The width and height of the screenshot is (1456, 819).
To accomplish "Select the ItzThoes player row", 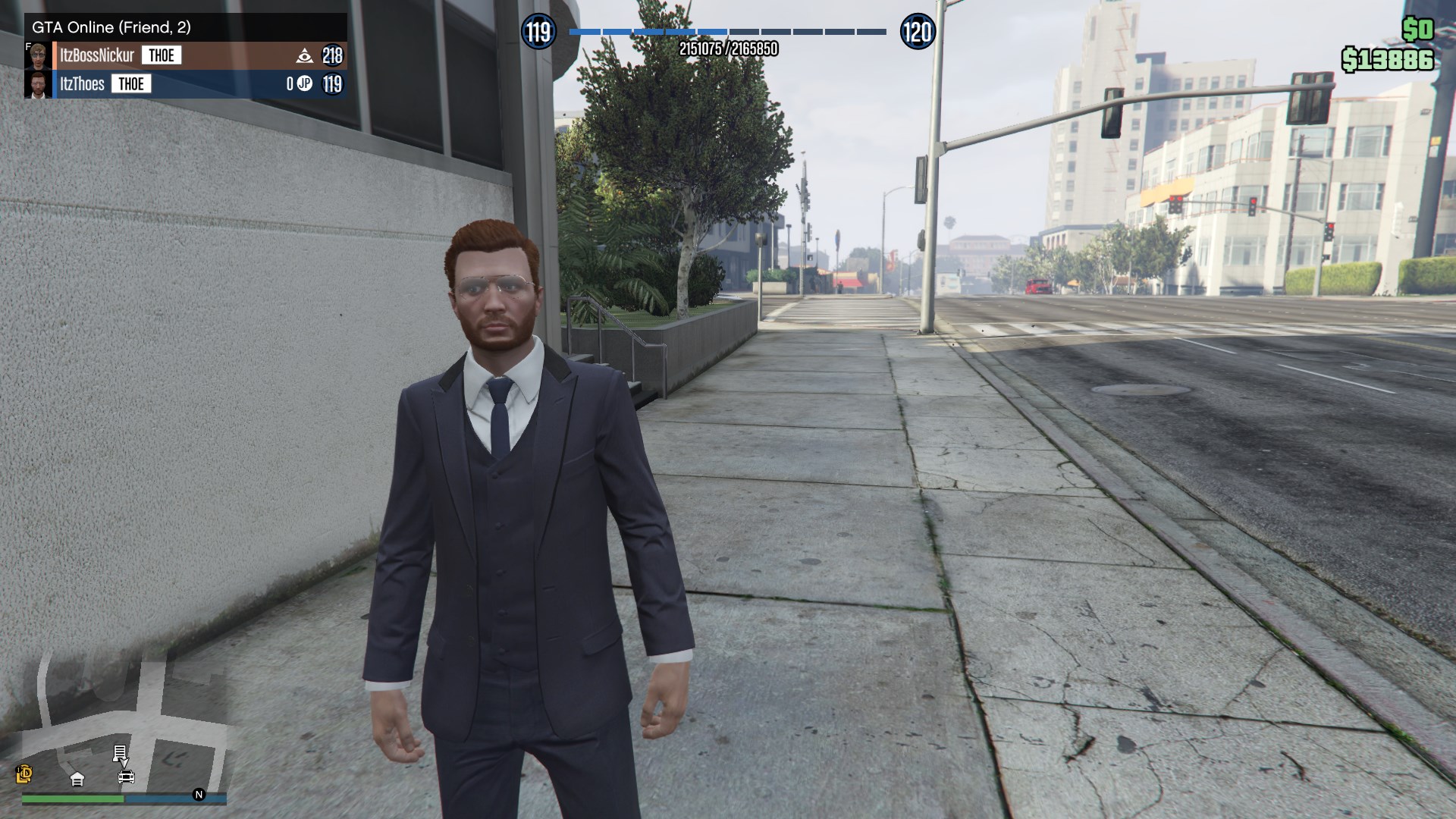I will 82,84.
